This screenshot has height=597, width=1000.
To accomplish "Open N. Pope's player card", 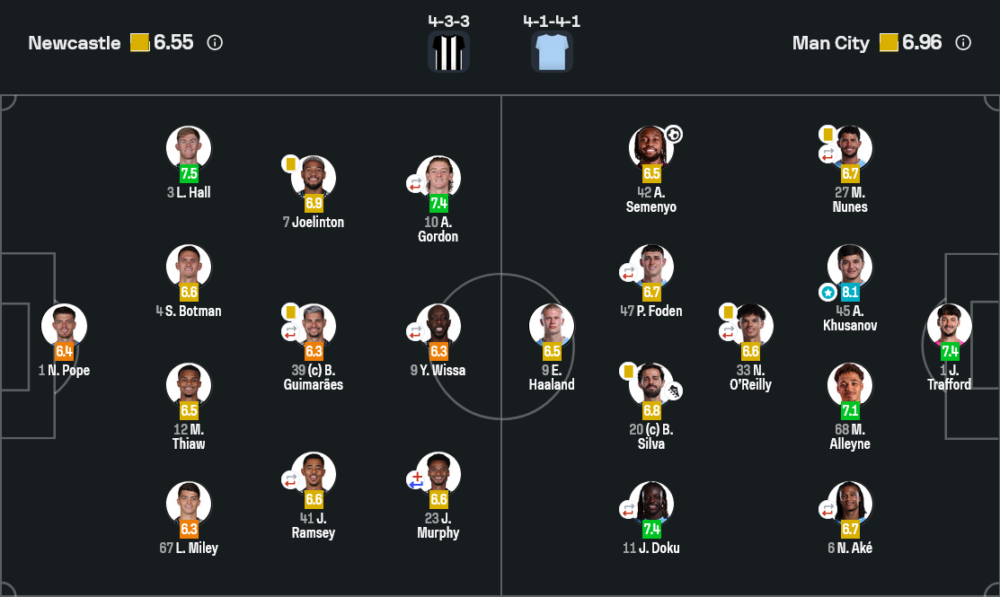I will (64, 326).
